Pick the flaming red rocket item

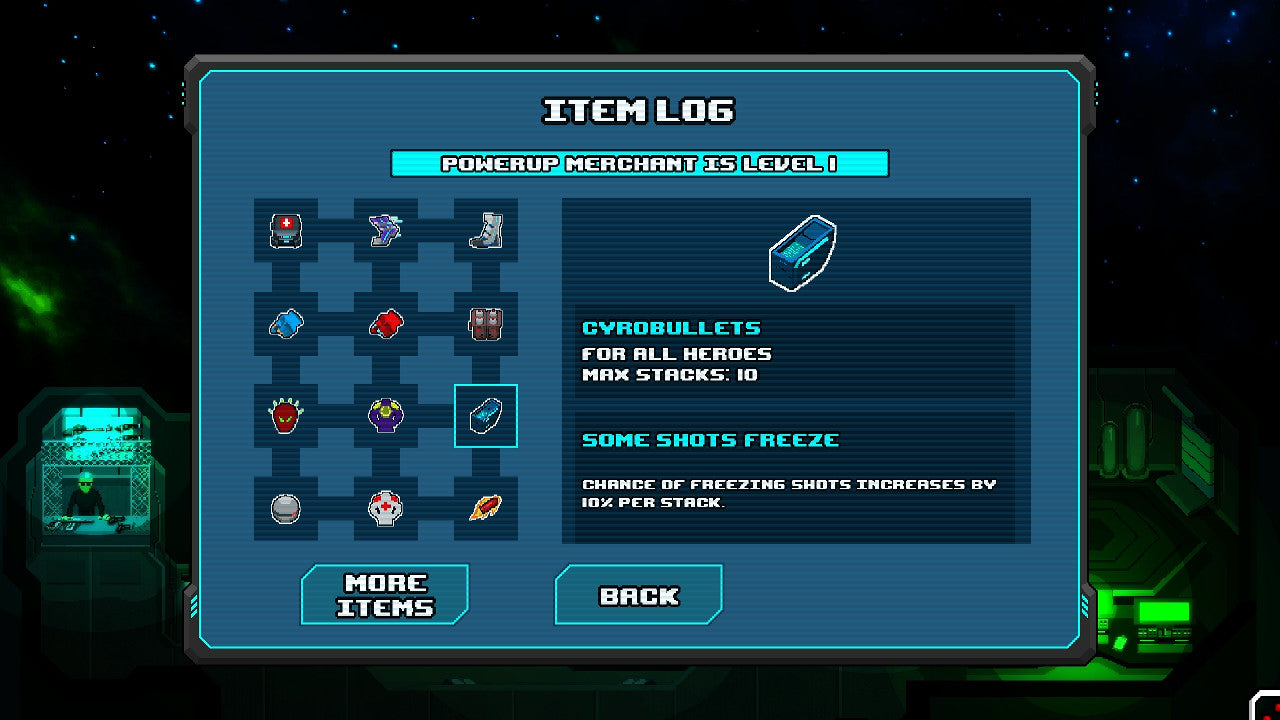[486, 508]
